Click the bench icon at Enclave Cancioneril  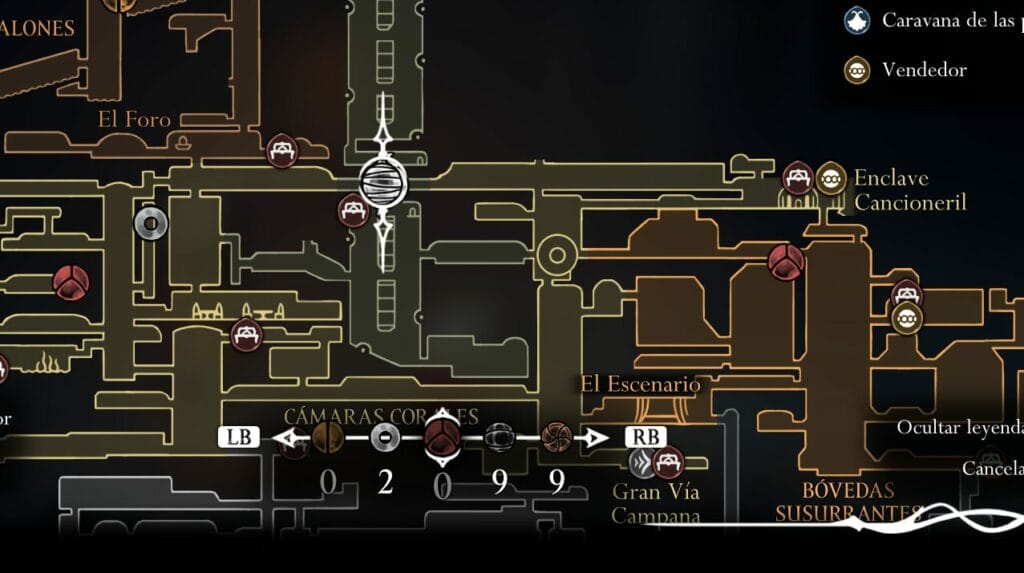pos(797,178)
